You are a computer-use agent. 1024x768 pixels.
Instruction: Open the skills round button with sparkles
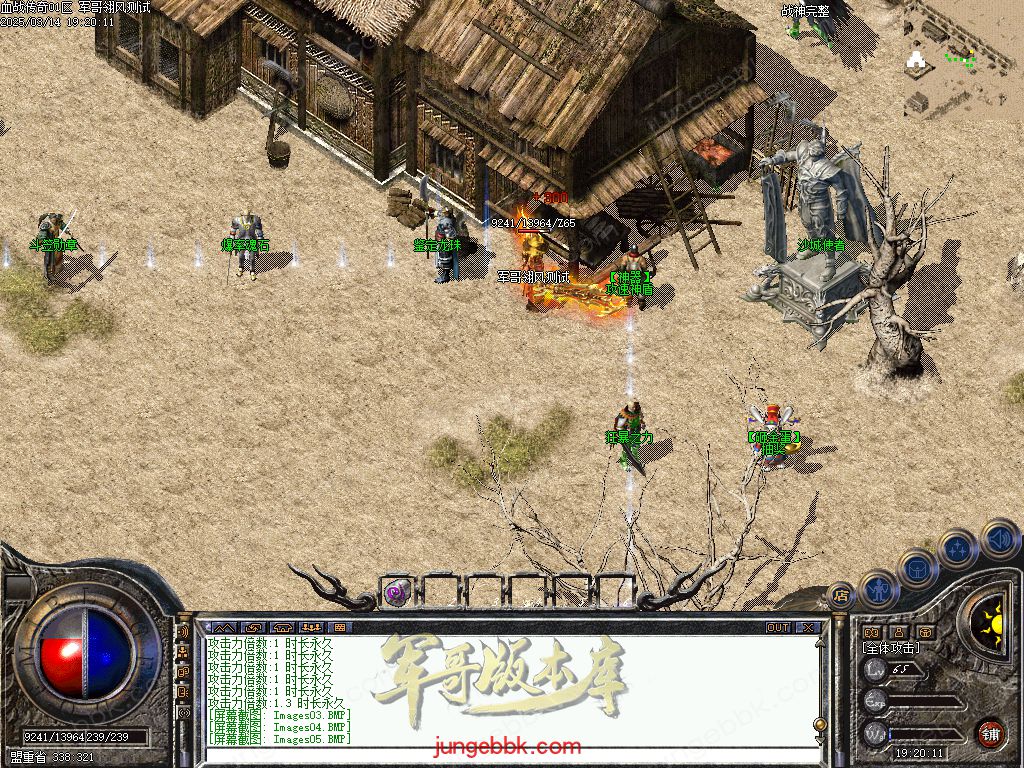pos(957,548)
